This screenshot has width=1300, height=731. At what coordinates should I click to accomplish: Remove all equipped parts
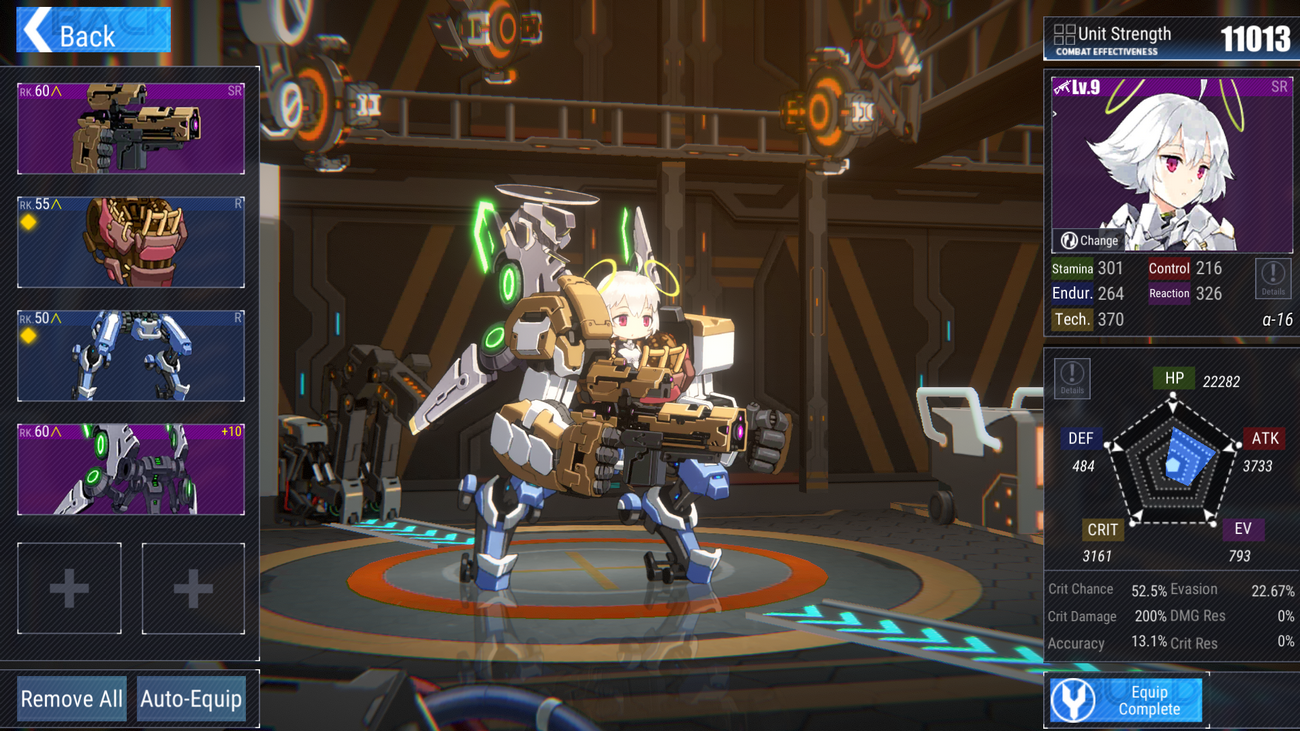pos(72,698)
